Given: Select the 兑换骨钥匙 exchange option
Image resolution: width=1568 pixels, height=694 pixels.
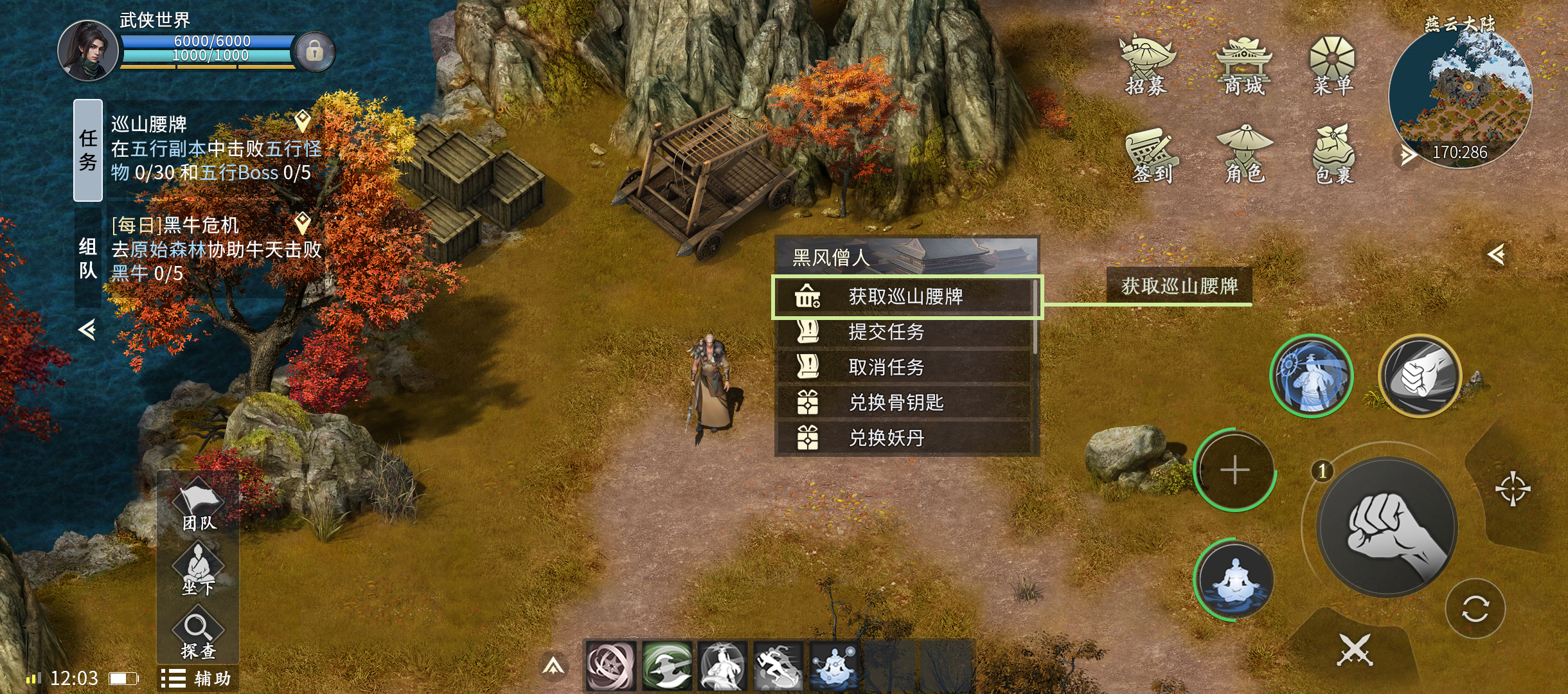Looking at the screenshot, I should click(905, 403).
